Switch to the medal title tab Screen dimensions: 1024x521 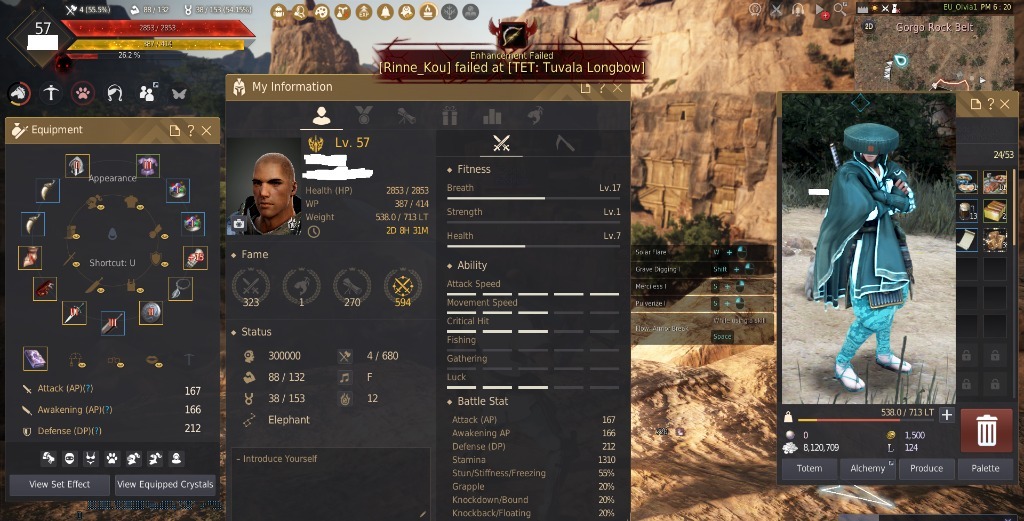pos(364,116)
